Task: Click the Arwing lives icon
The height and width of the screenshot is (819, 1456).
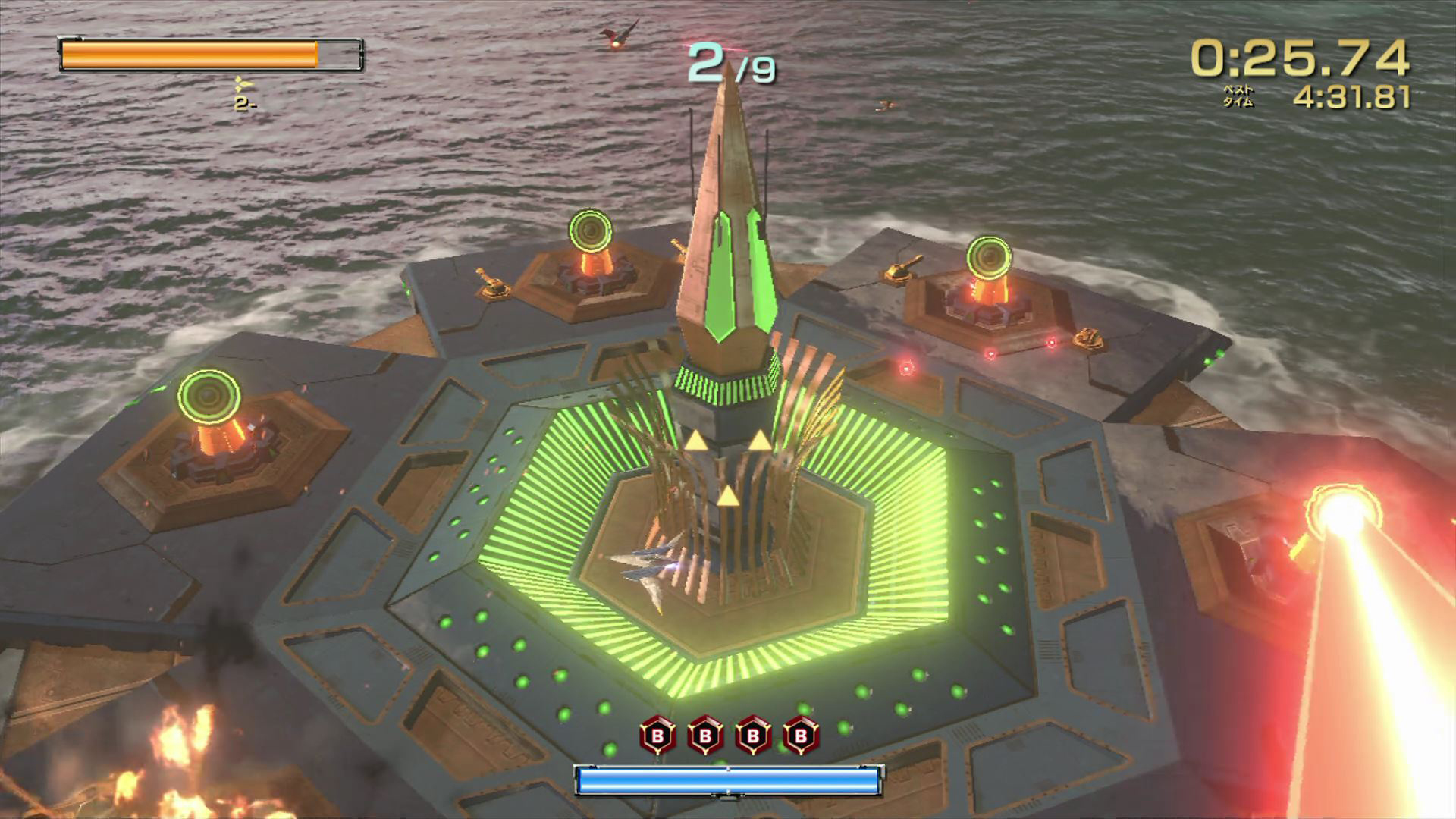Action: [243, 84]
